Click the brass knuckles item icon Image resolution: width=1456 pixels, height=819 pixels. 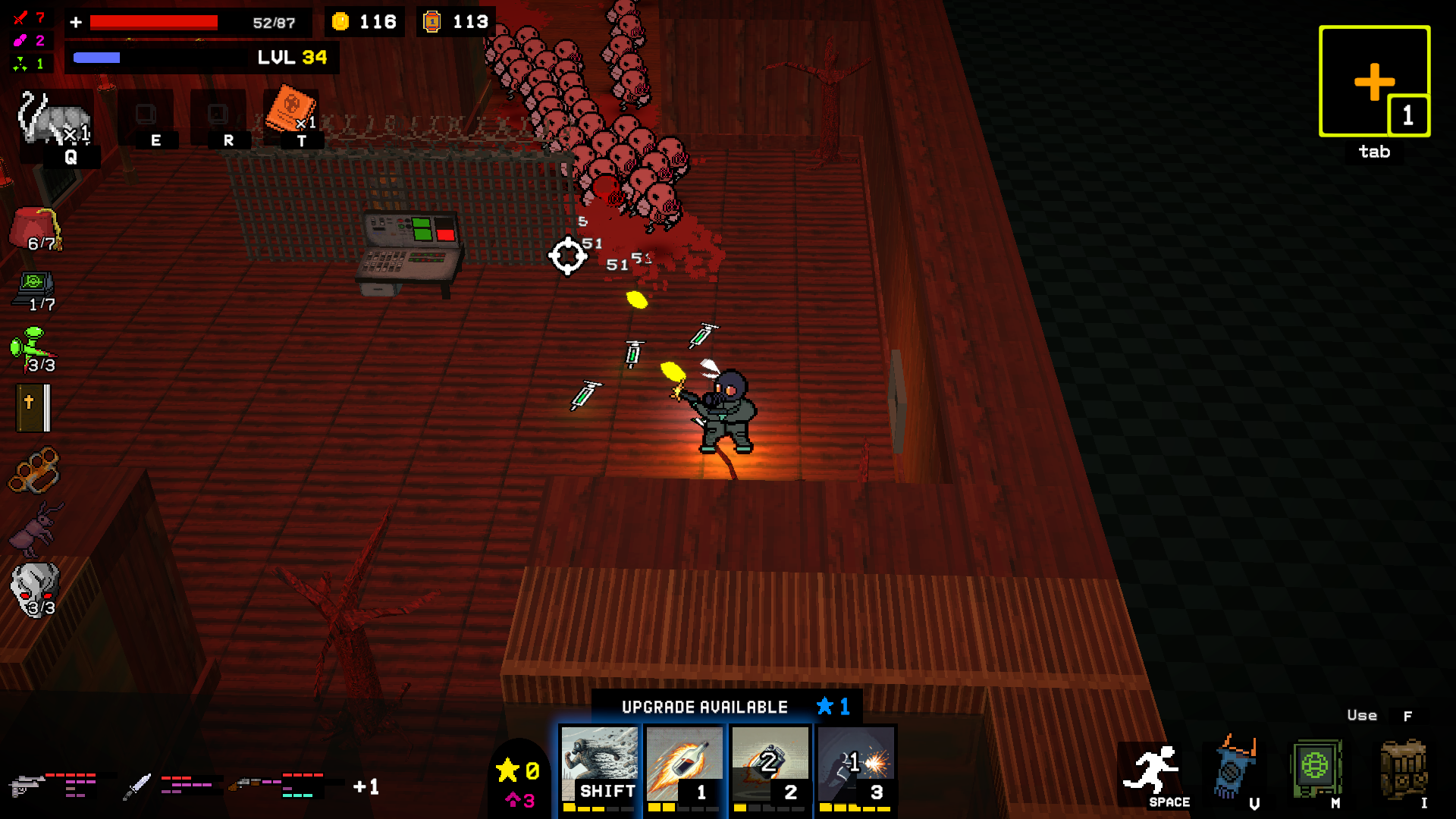pyautogui.click(x=34, y=469)
